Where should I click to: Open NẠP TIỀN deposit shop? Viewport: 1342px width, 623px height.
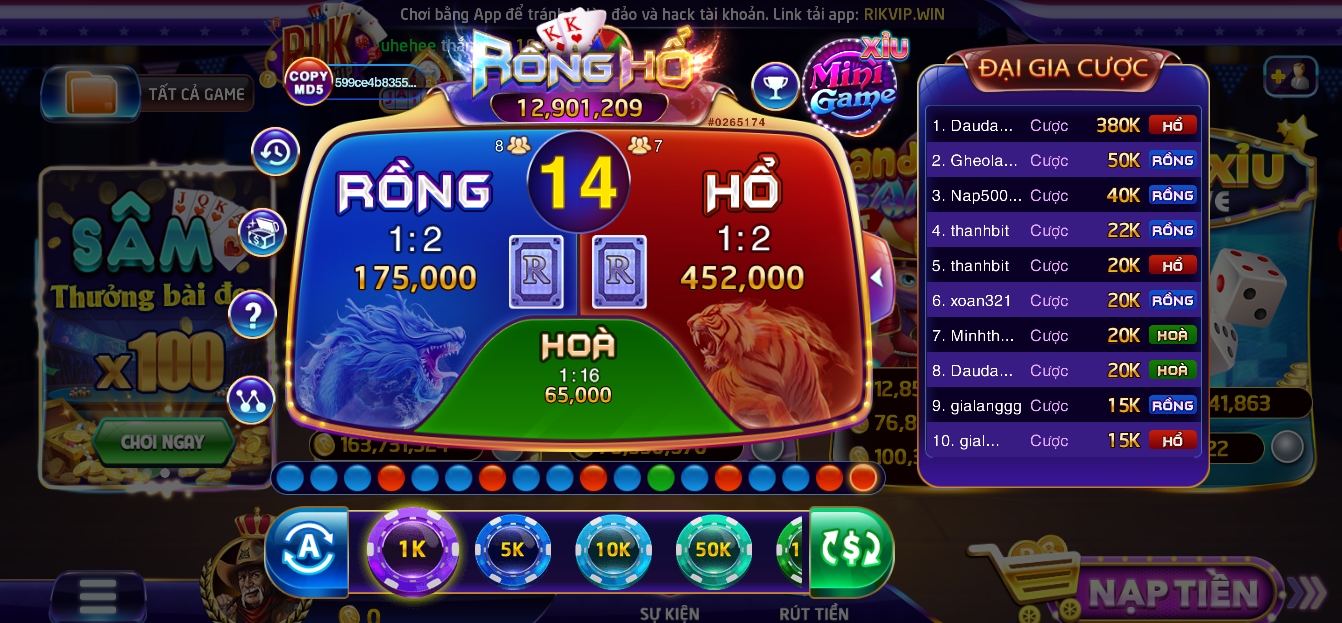click(1170, 592)
